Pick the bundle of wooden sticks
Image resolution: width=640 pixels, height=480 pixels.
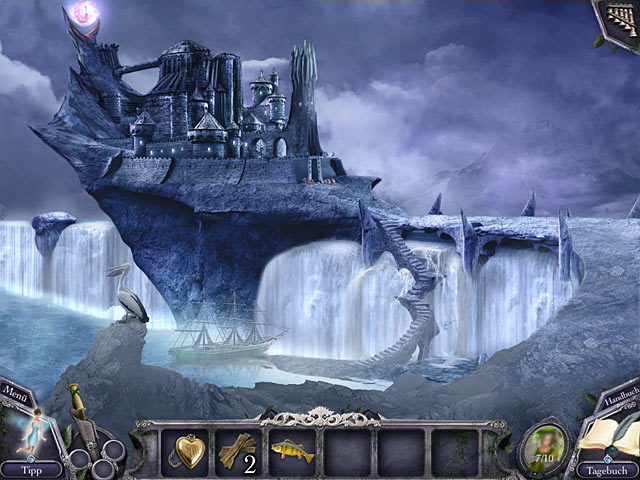click(x=238, y=449)
